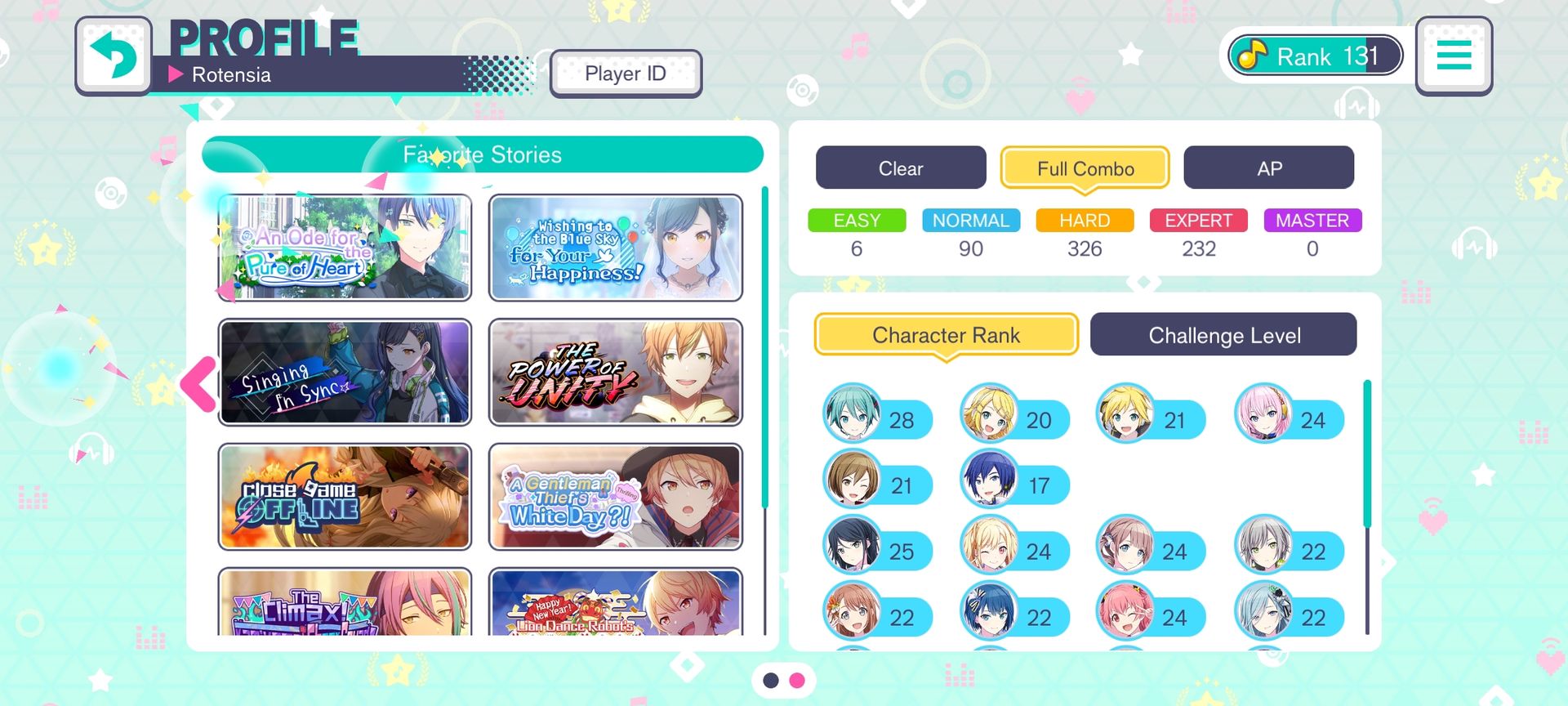Select the blue-haired character with rank 17
The width and height of the screenshot is (1568, 706).
click(x=990, y=480)
